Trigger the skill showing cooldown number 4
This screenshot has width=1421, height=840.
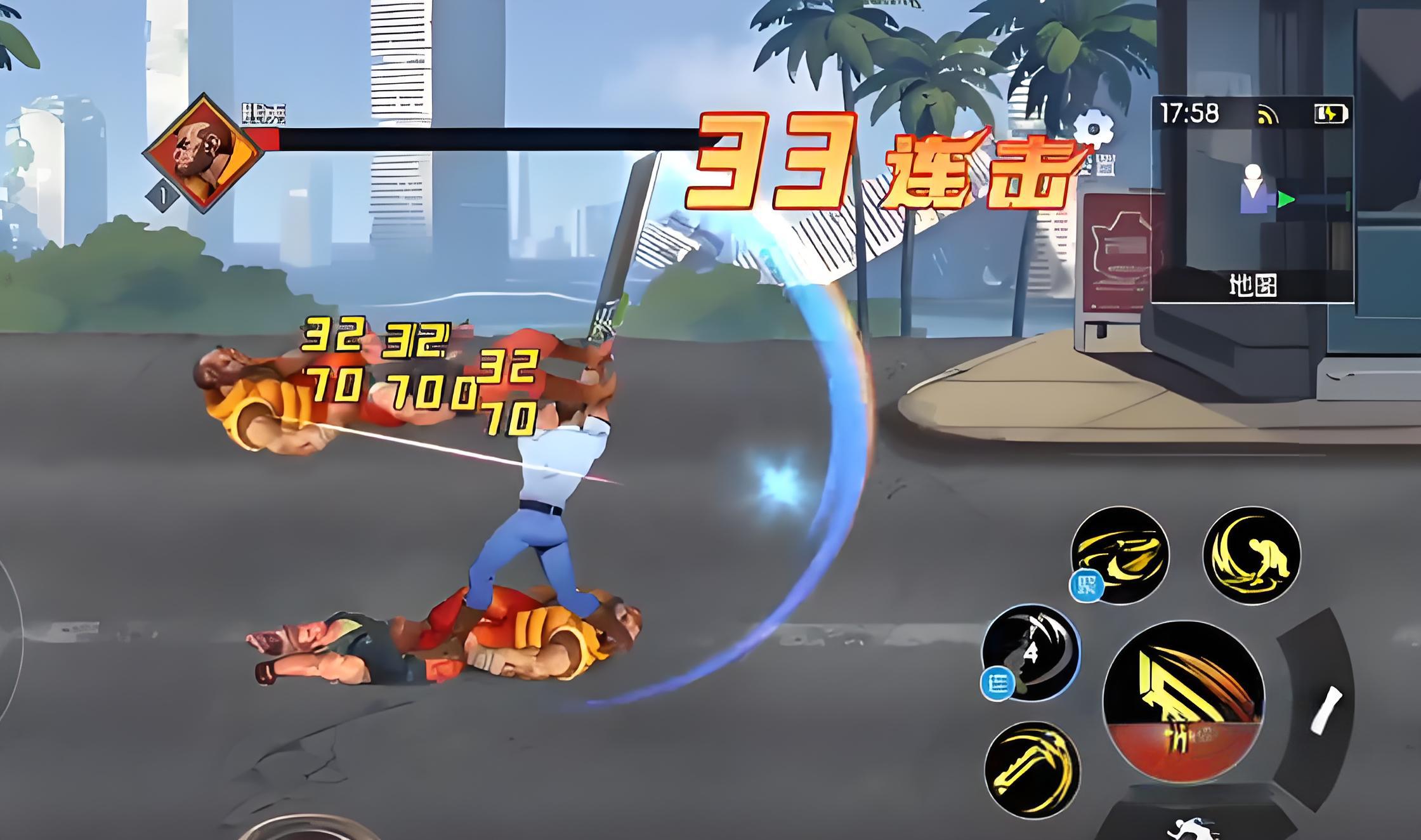pyautogui.click(x=1030, y=652)
